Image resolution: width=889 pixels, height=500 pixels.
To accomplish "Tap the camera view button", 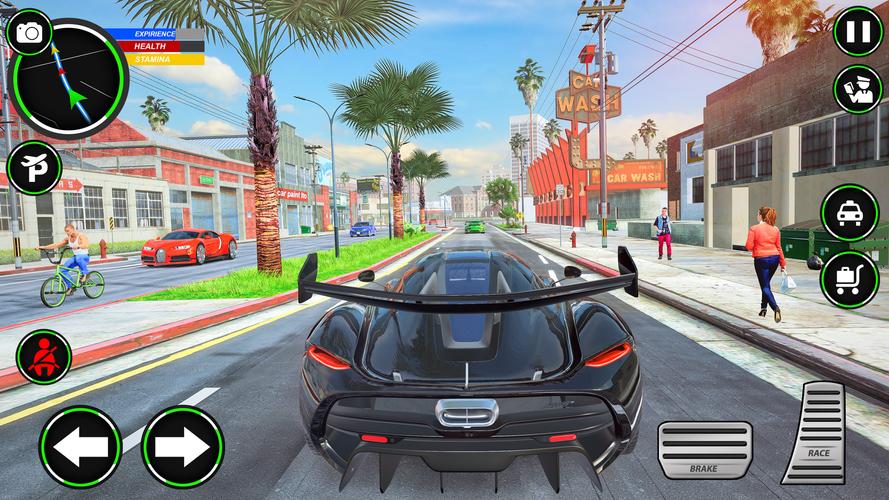I will pyautogui.click(x=30, y=33).
